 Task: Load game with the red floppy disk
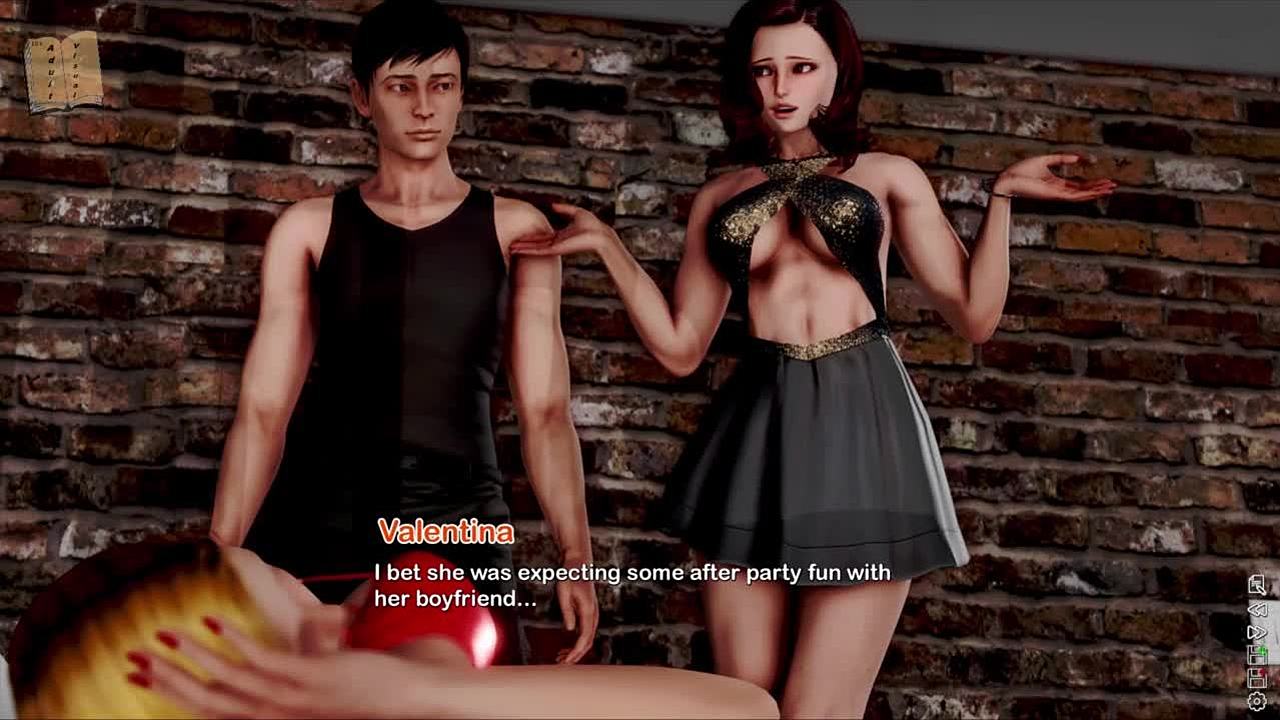click(x=1257, y=679)
